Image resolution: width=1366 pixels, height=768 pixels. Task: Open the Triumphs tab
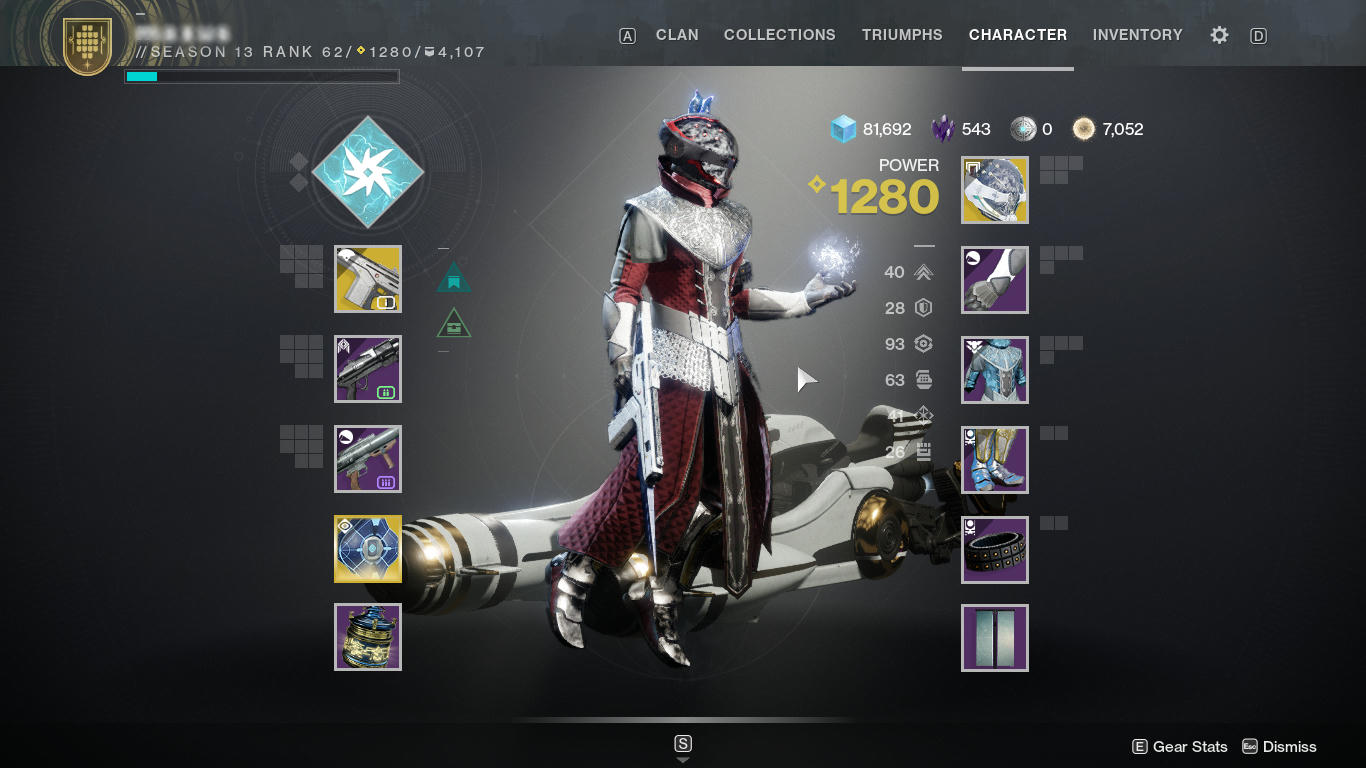901,34
